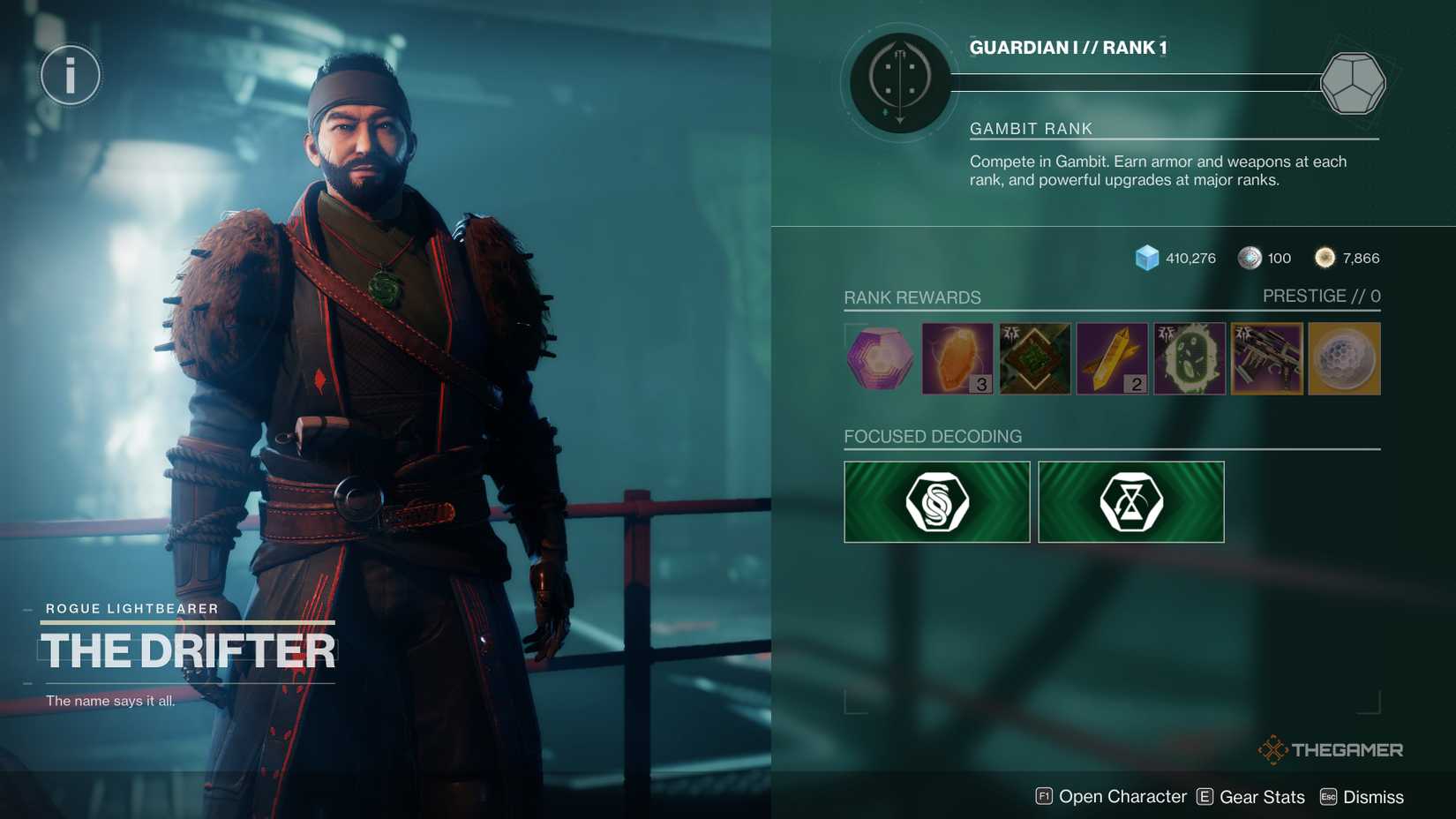Open the information tooltip icon
The image size is (1456, 819).
pos(70,76)
